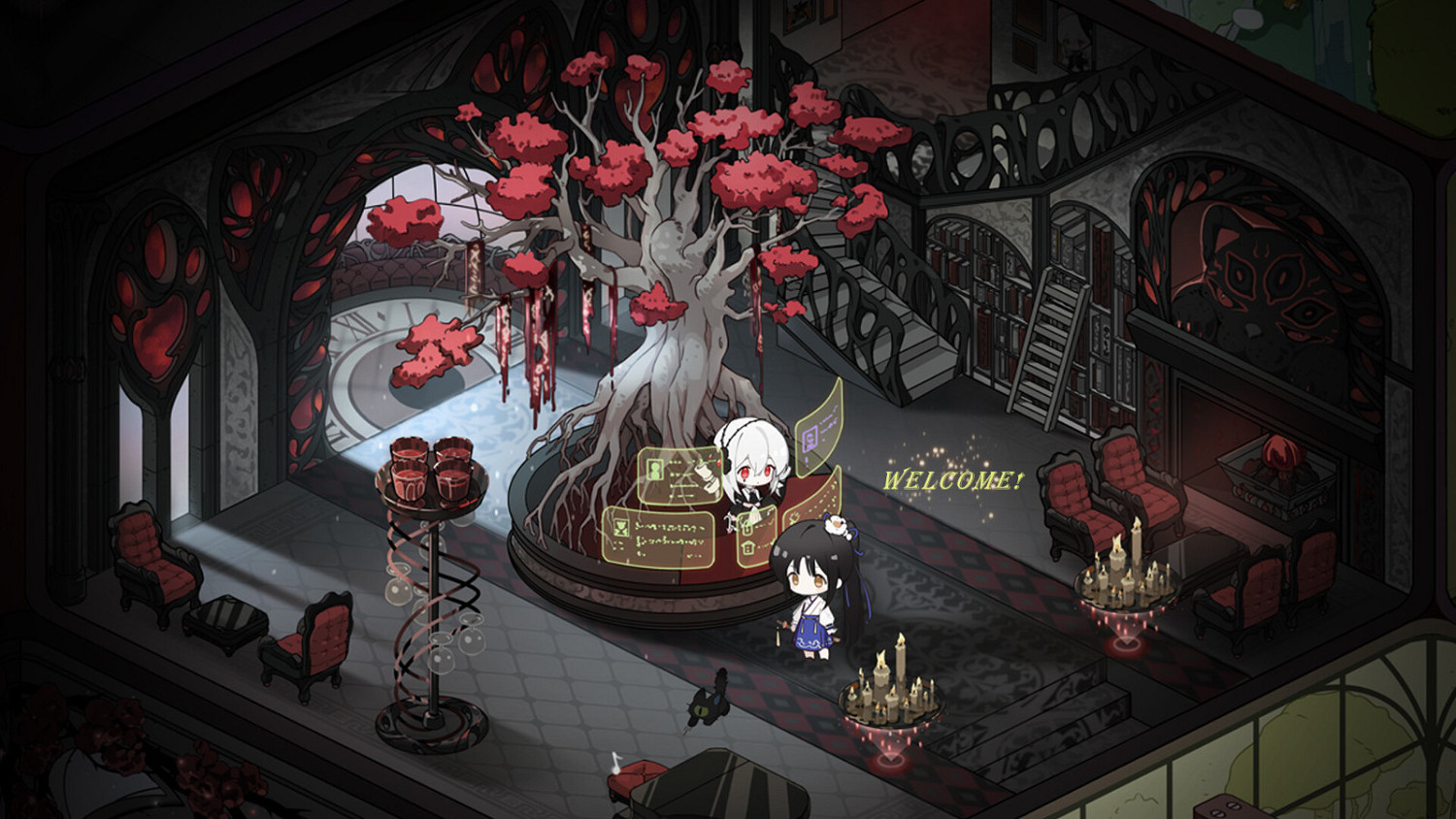Screen dimensions: 1456x819
Task: Light the tall candle cluster near the armchairs
Action: (x=1126, y=573)
